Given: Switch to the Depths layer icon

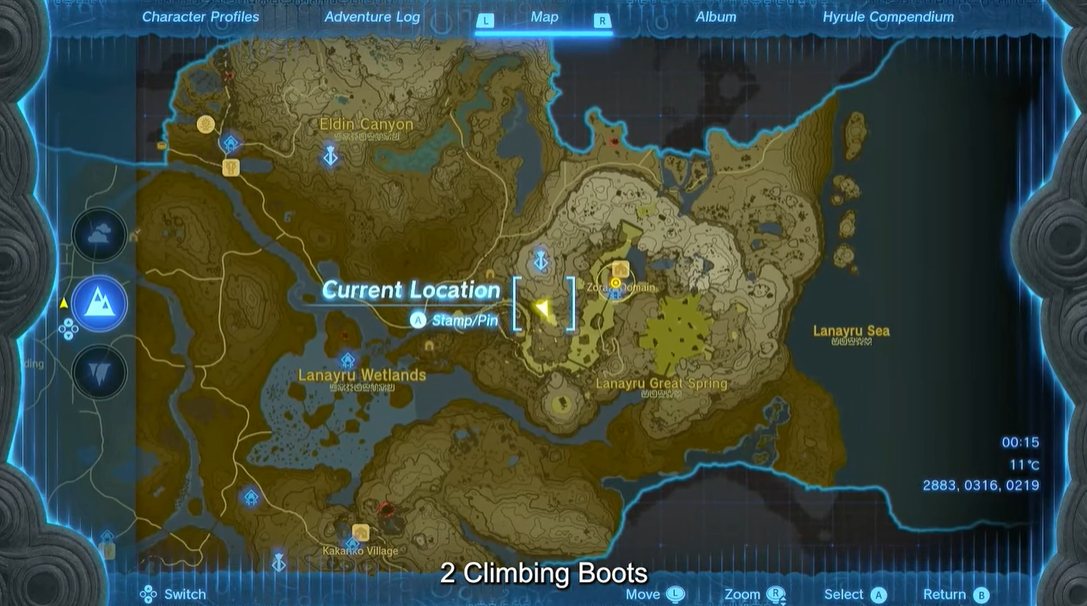Looking at the screenshot, I should [100, 372].
